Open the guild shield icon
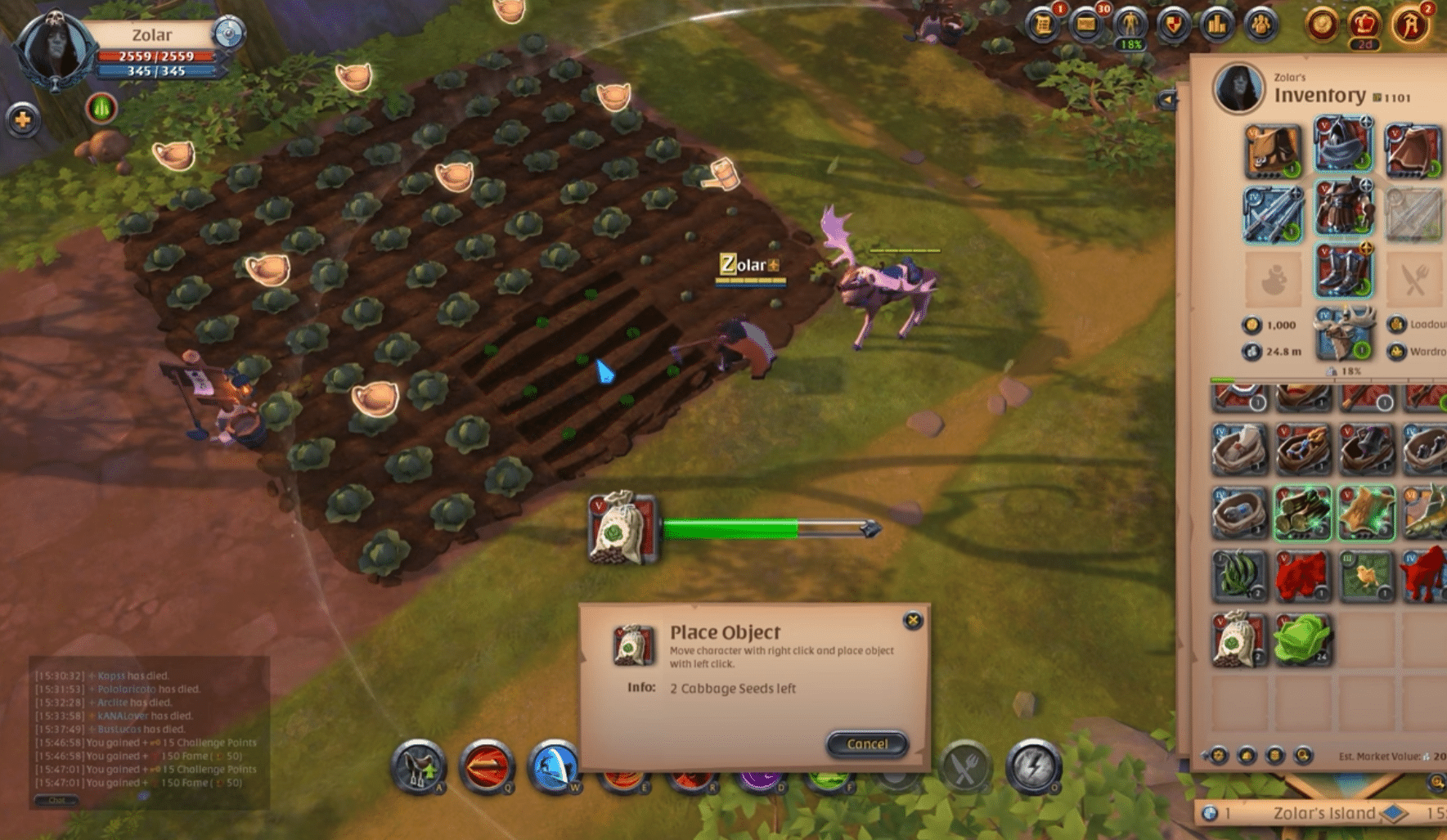The image size is (1447, 840). click(1171, 25)
